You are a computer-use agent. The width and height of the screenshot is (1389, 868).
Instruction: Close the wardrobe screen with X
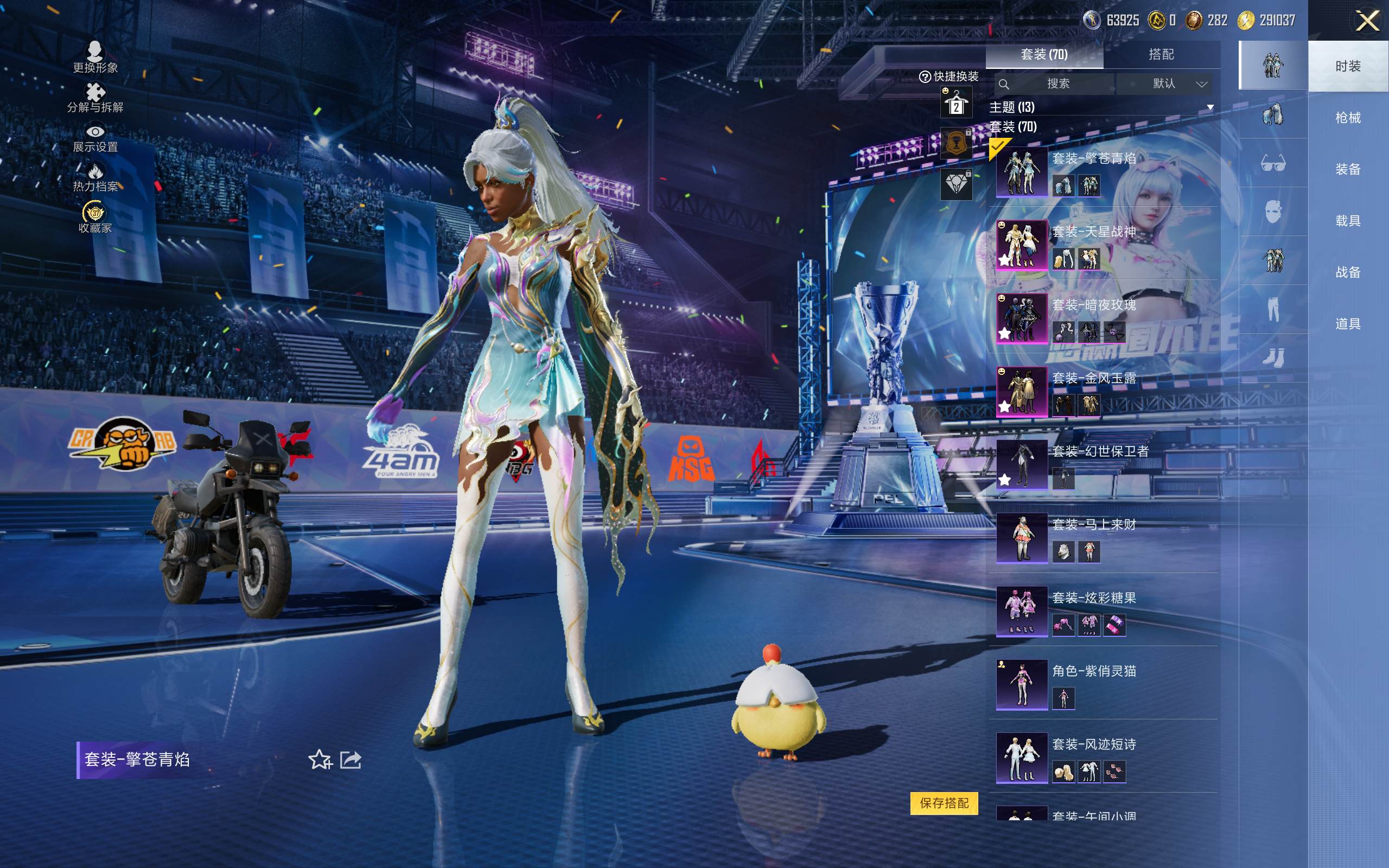(x=1367, y=21)
